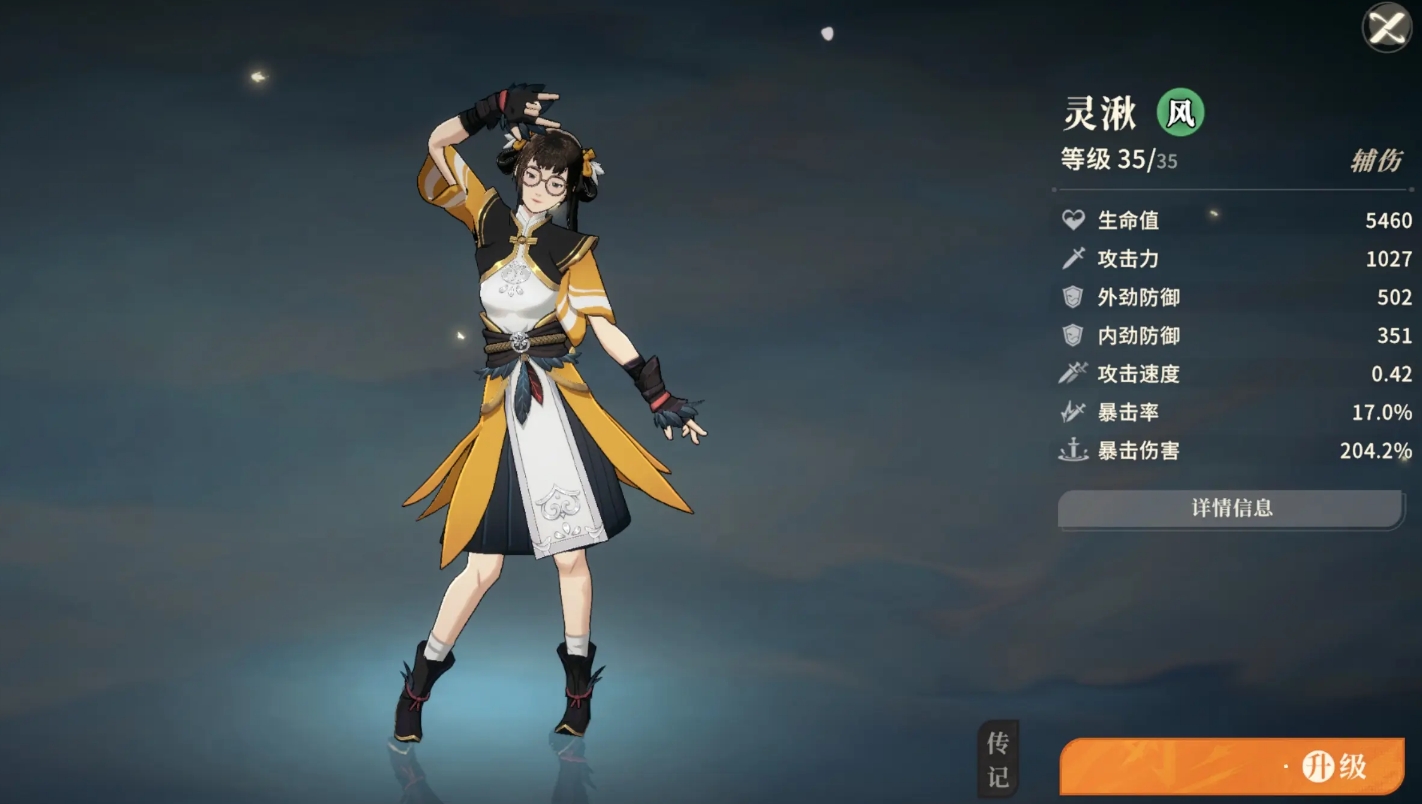Tap the orange 升级 upgrade button

[x=1233, y=767]
